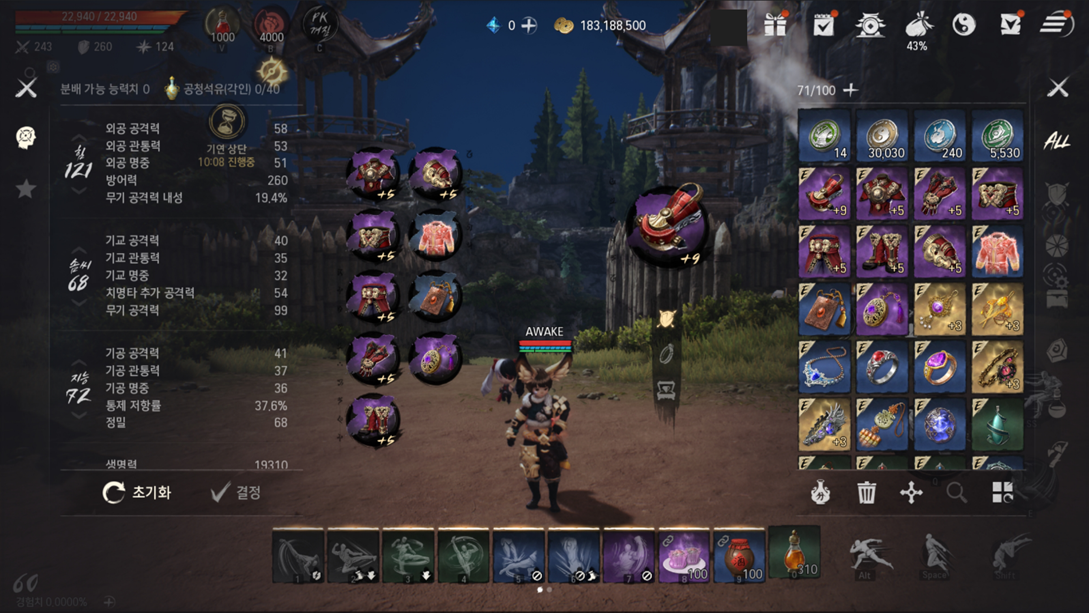Screen dimensions: 1089x613
Task: Open the main hamburger menu
Action: click(1056, 24)
